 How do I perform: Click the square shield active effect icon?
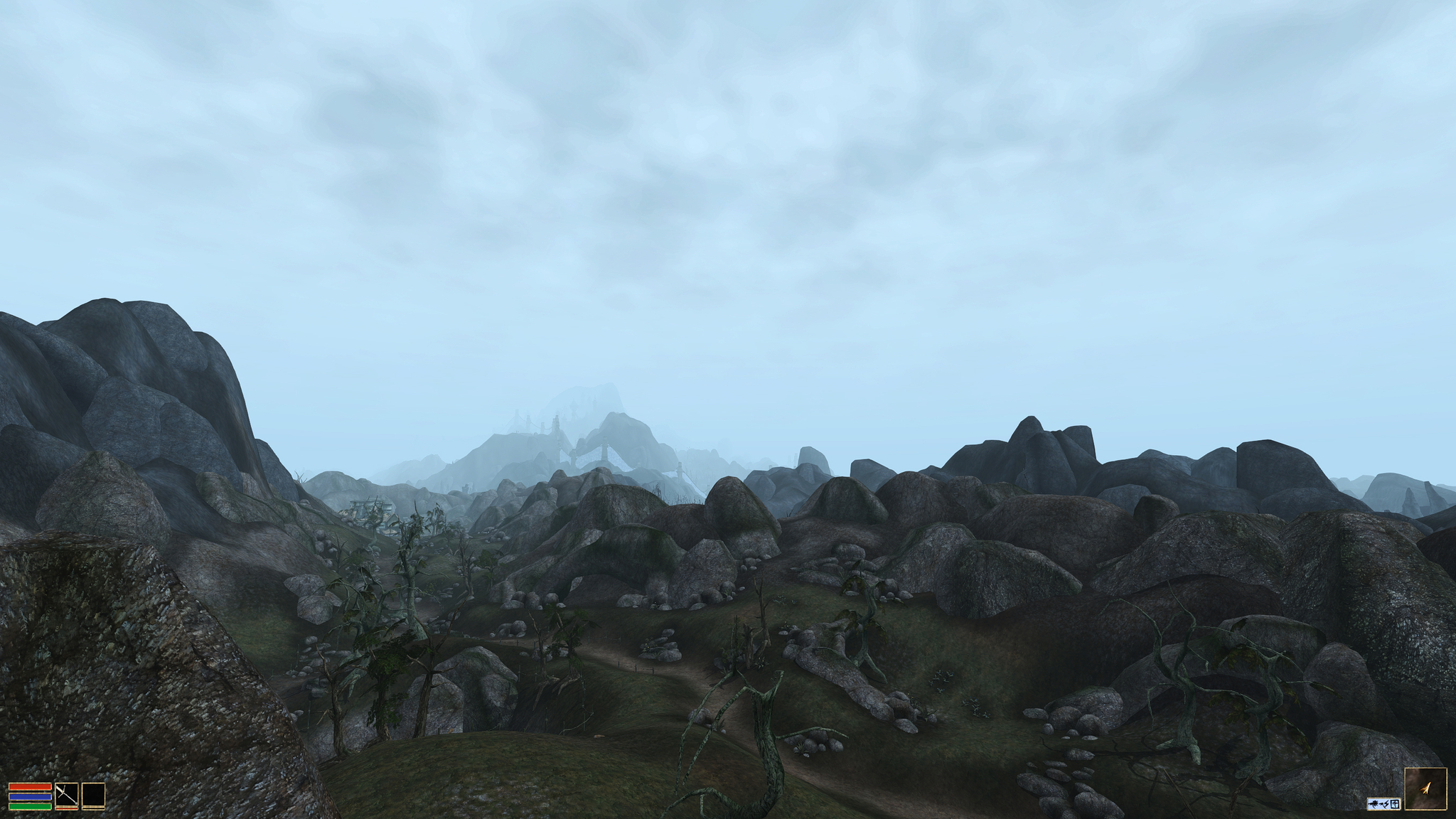click(x=1395, y=804)
